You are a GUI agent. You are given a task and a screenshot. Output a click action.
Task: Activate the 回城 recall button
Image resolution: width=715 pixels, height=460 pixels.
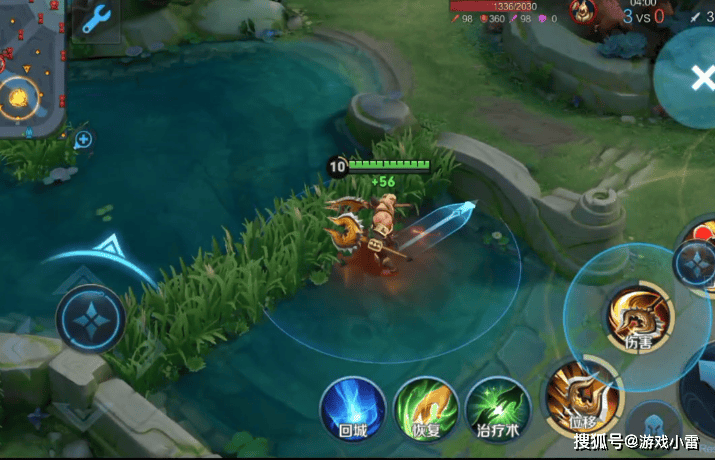click(x=352, y=409)
